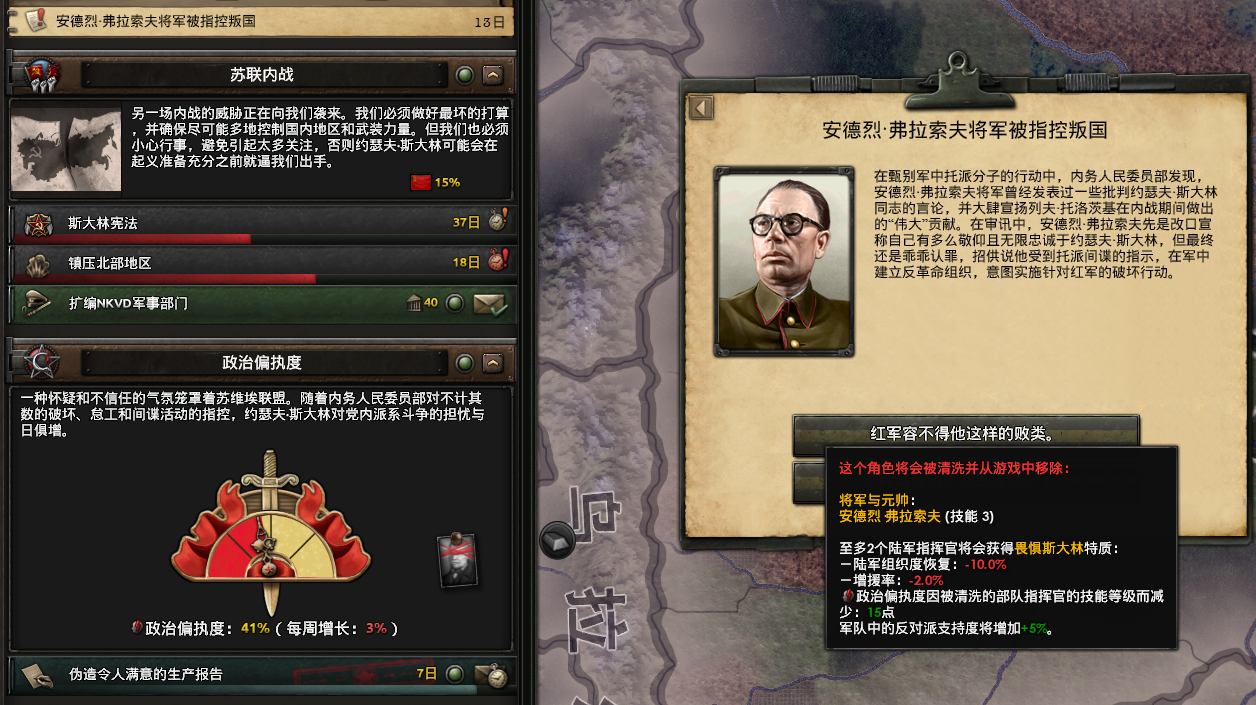
Task: Toggle the green dot on 扩编NKVD军事部门 row
Action: click(x=454, y=303)
